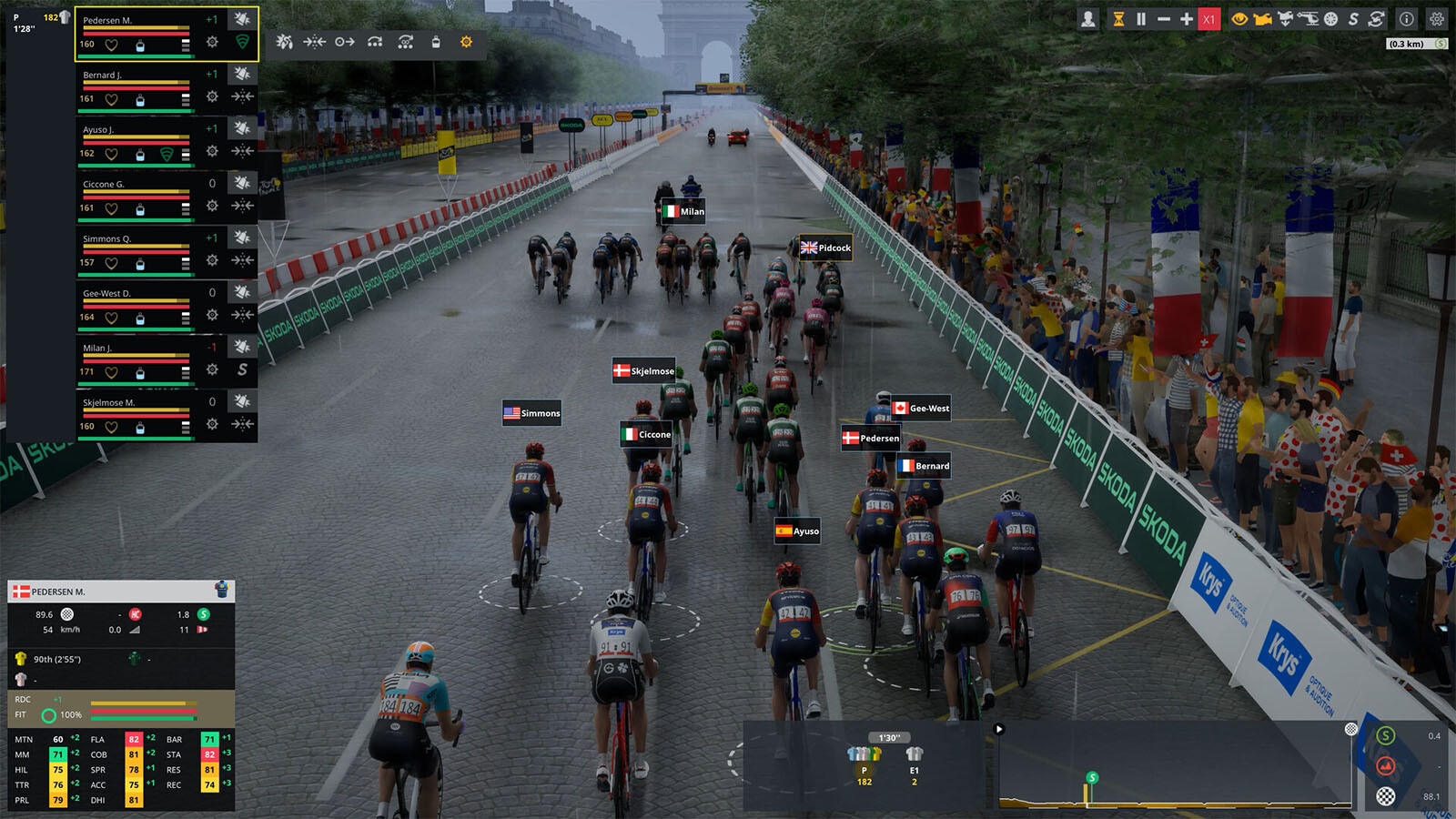Increase the game speed with plus

(x=1186, y=19)
